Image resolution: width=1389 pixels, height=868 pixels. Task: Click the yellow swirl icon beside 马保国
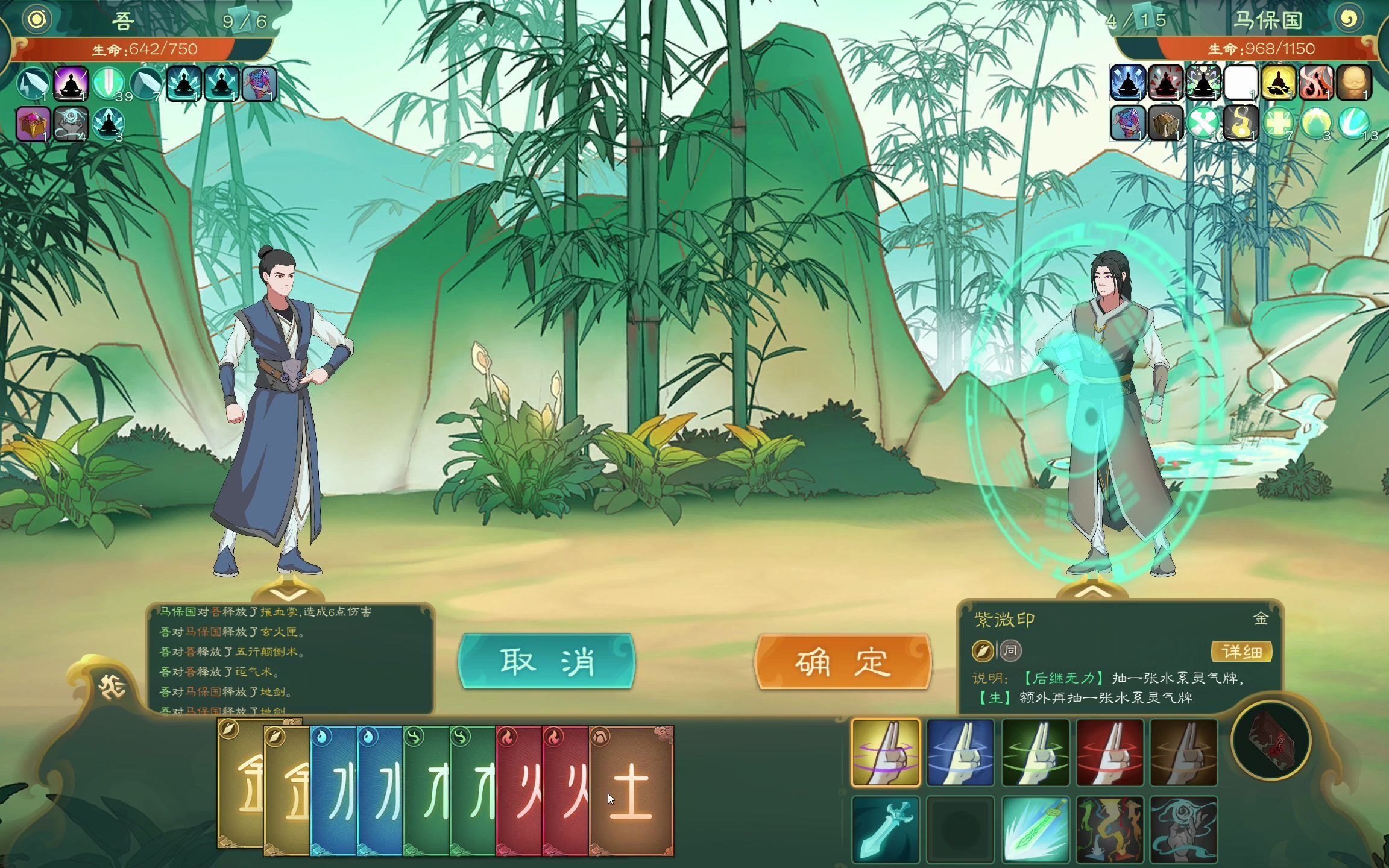click(1349, 19)
